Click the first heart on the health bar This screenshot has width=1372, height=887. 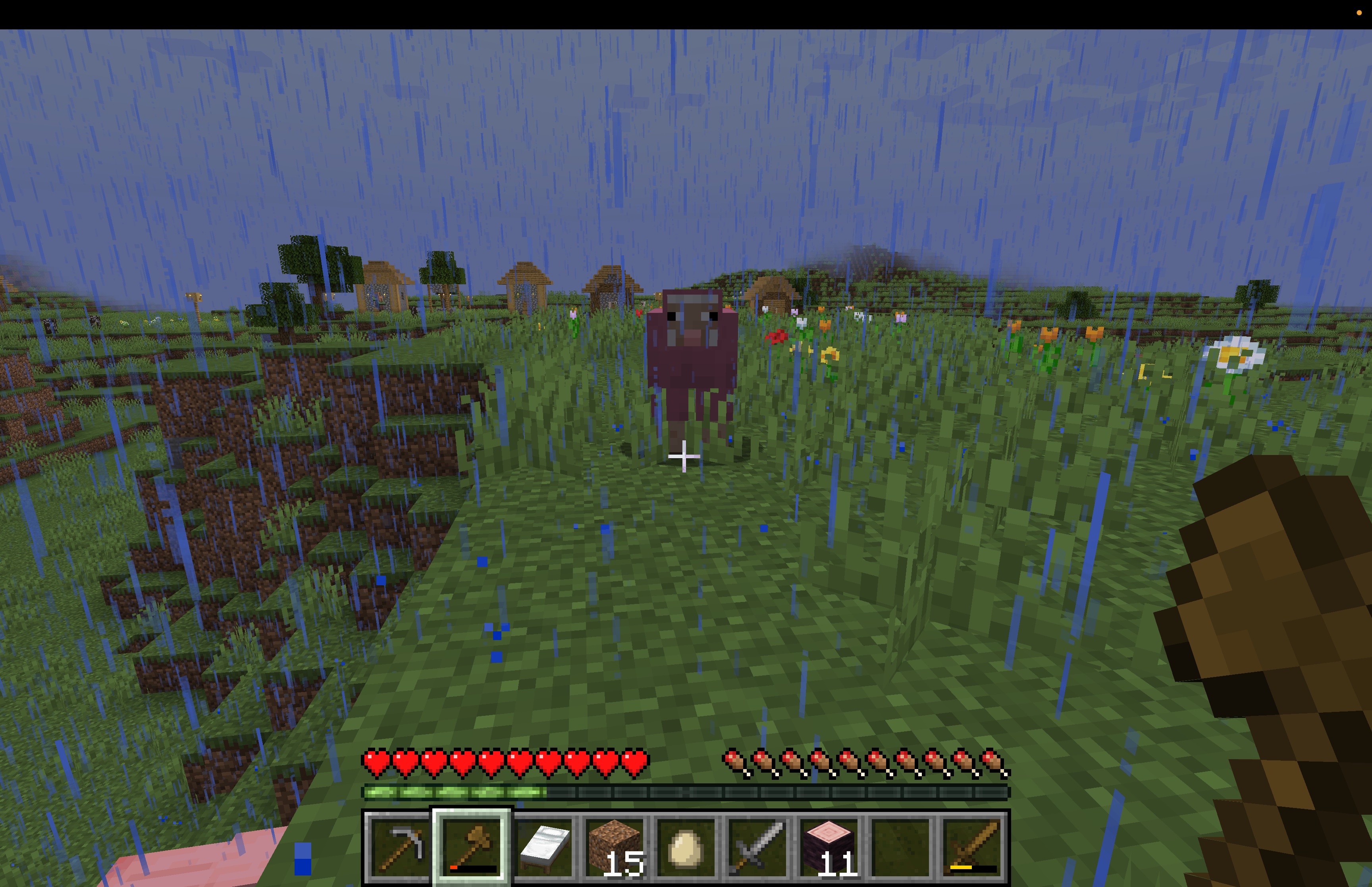point(375,760)
